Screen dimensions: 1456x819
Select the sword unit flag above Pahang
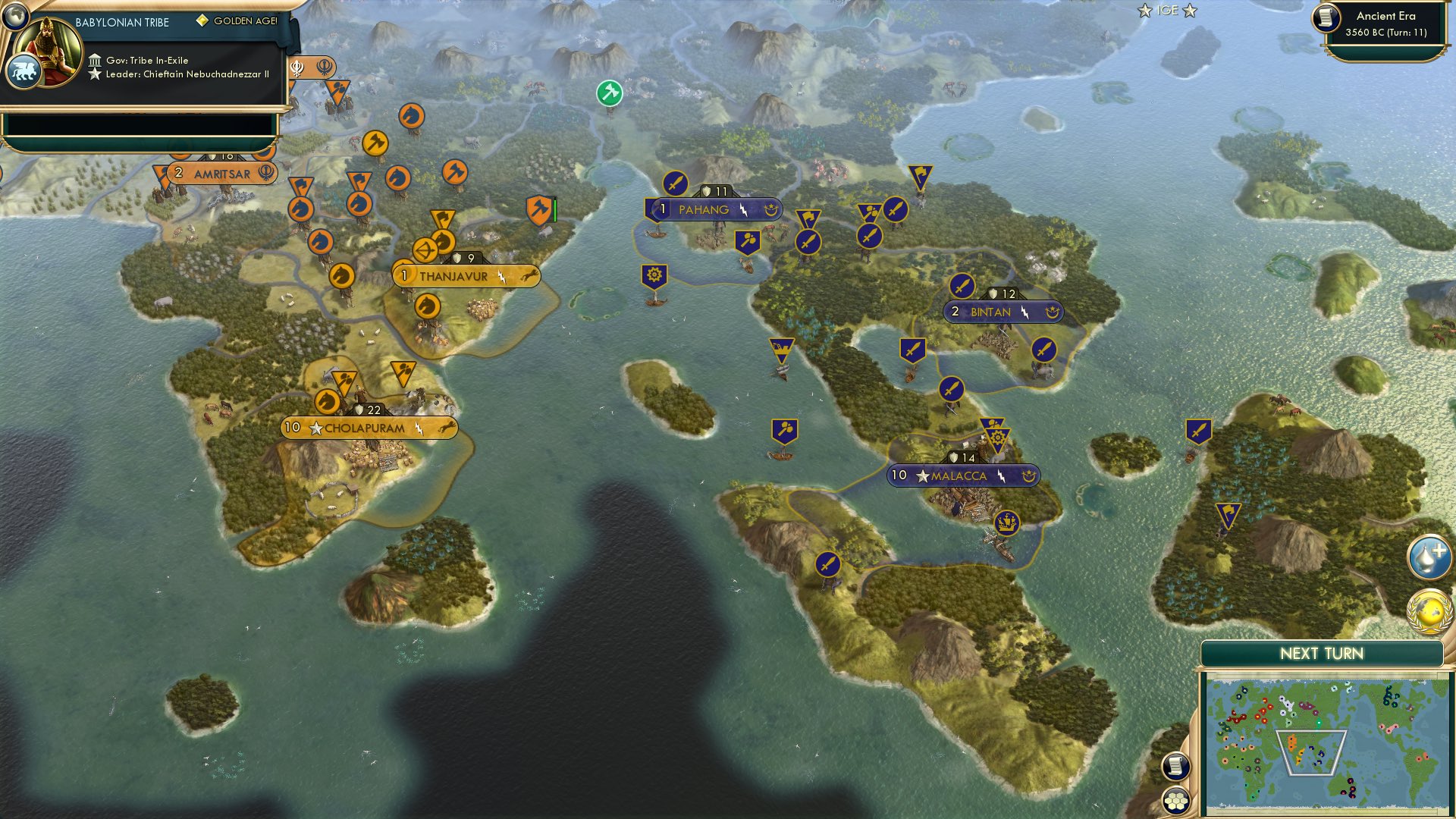click(x=675, y=184)
